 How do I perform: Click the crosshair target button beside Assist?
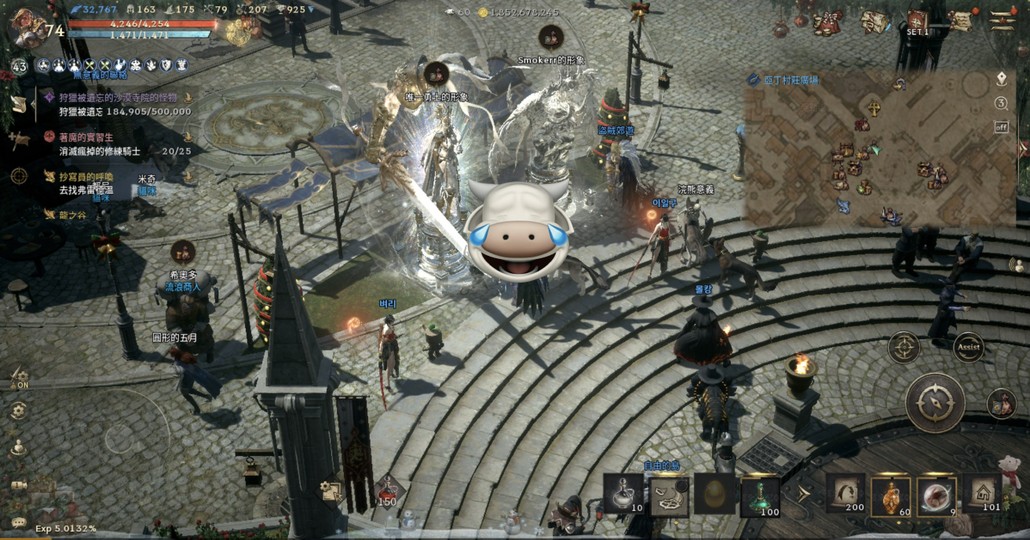click(x=903, y=347)
